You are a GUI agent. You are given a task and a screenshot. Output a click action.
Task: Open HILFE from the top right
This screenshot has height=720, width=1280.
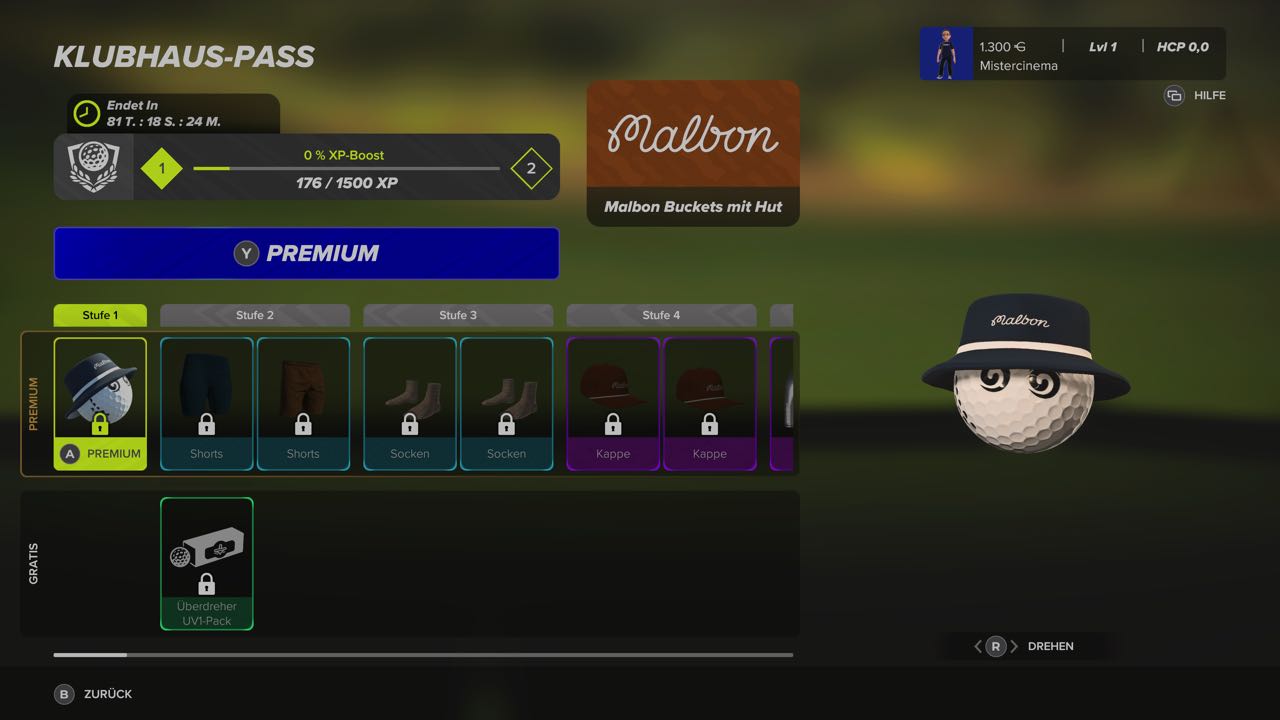[x=1194, y=95]
